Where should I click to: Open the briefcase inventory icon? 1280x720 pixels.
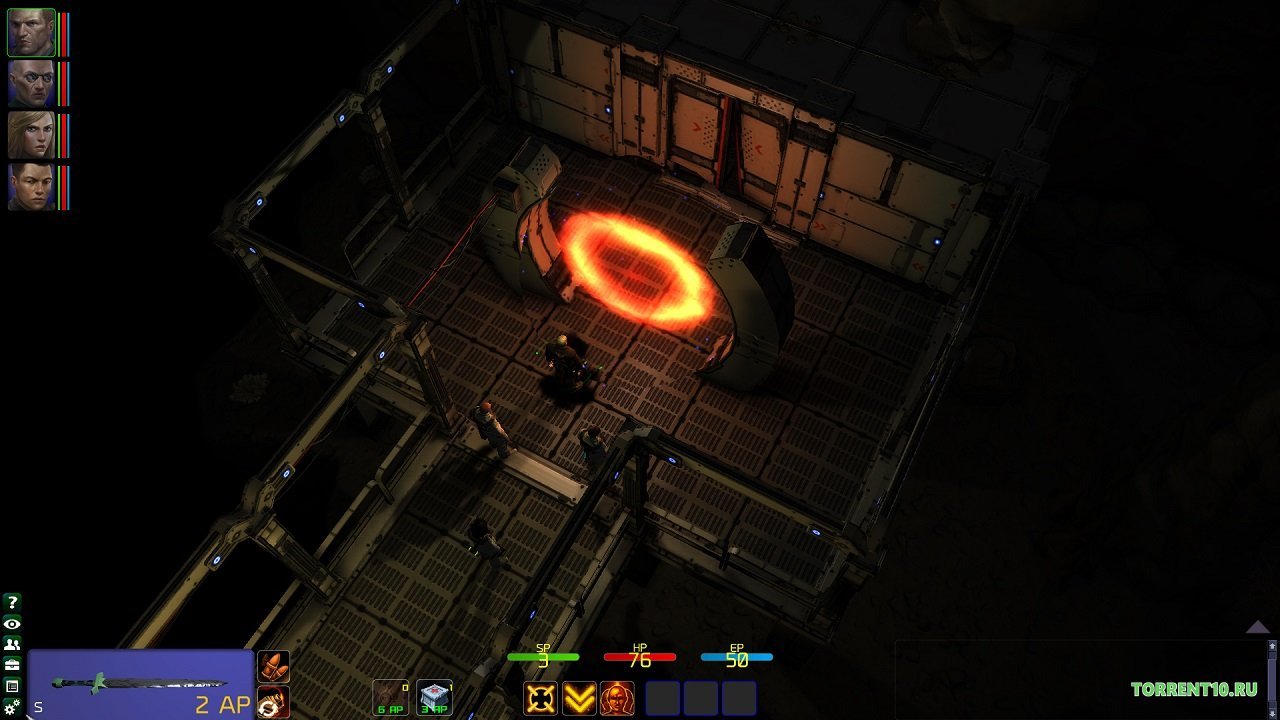[12, 665]
